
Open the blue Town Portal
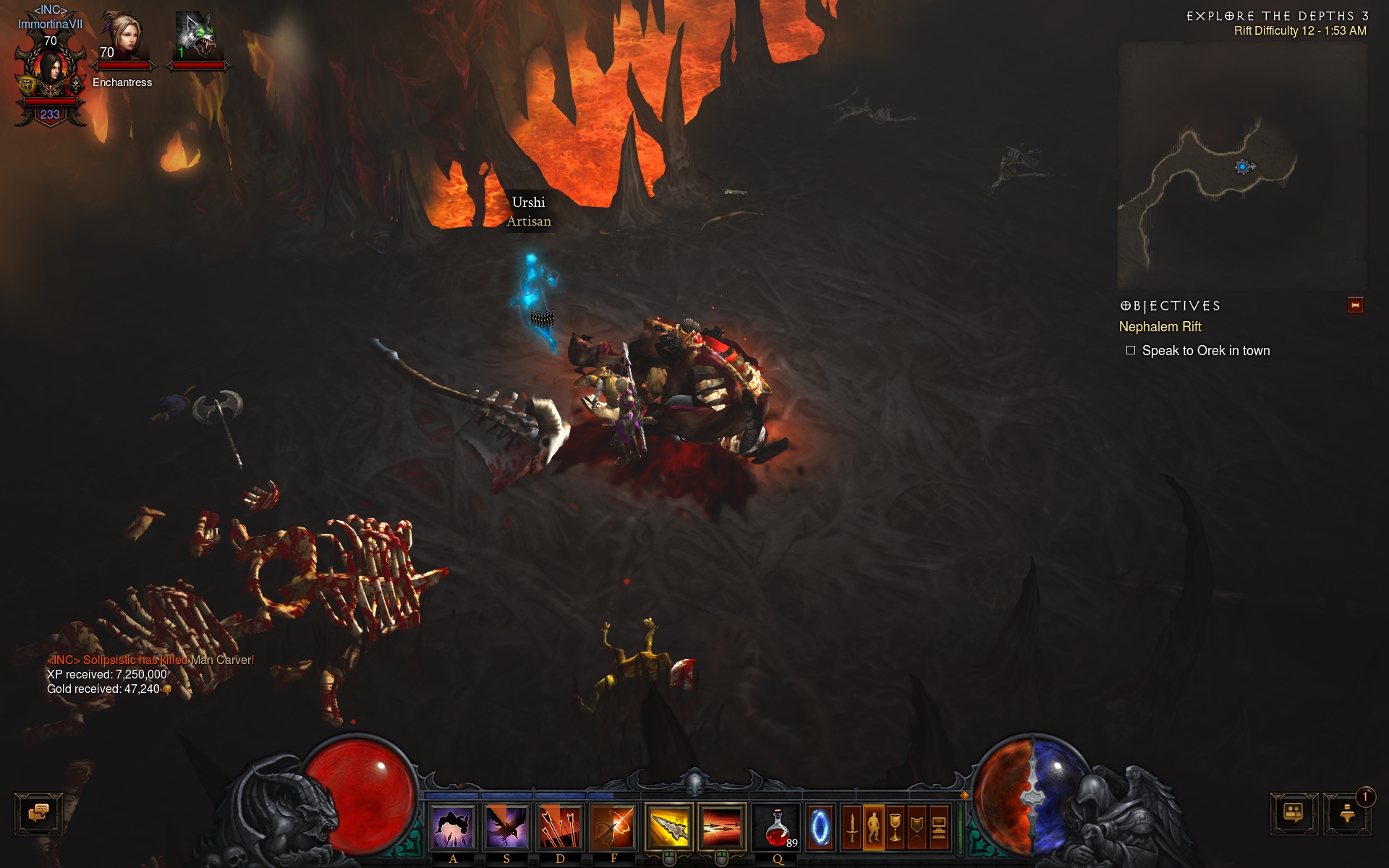click(x=820, y=827)
